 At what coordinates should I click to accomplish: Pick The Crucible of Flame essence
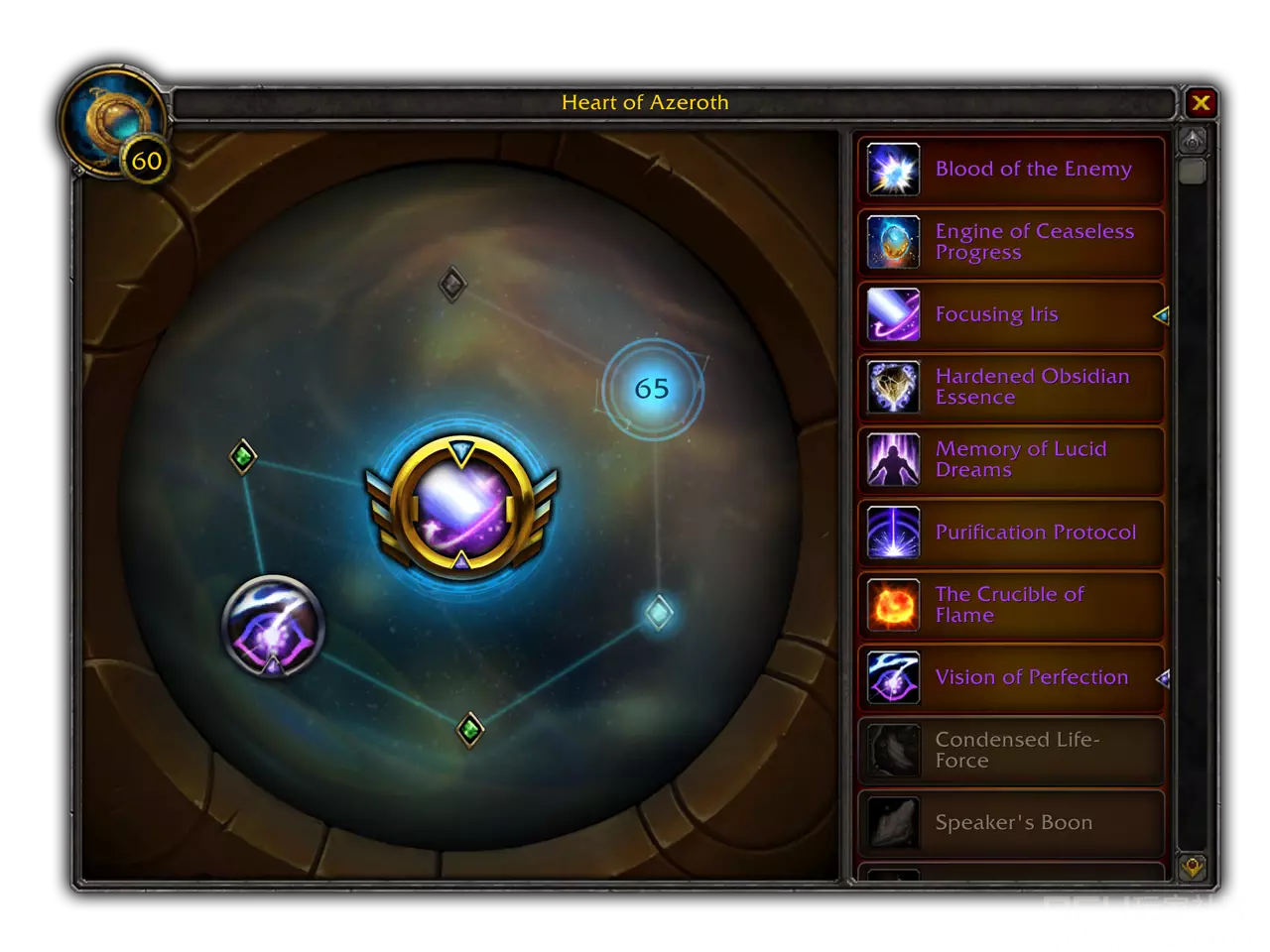(x=1010, y=605)
